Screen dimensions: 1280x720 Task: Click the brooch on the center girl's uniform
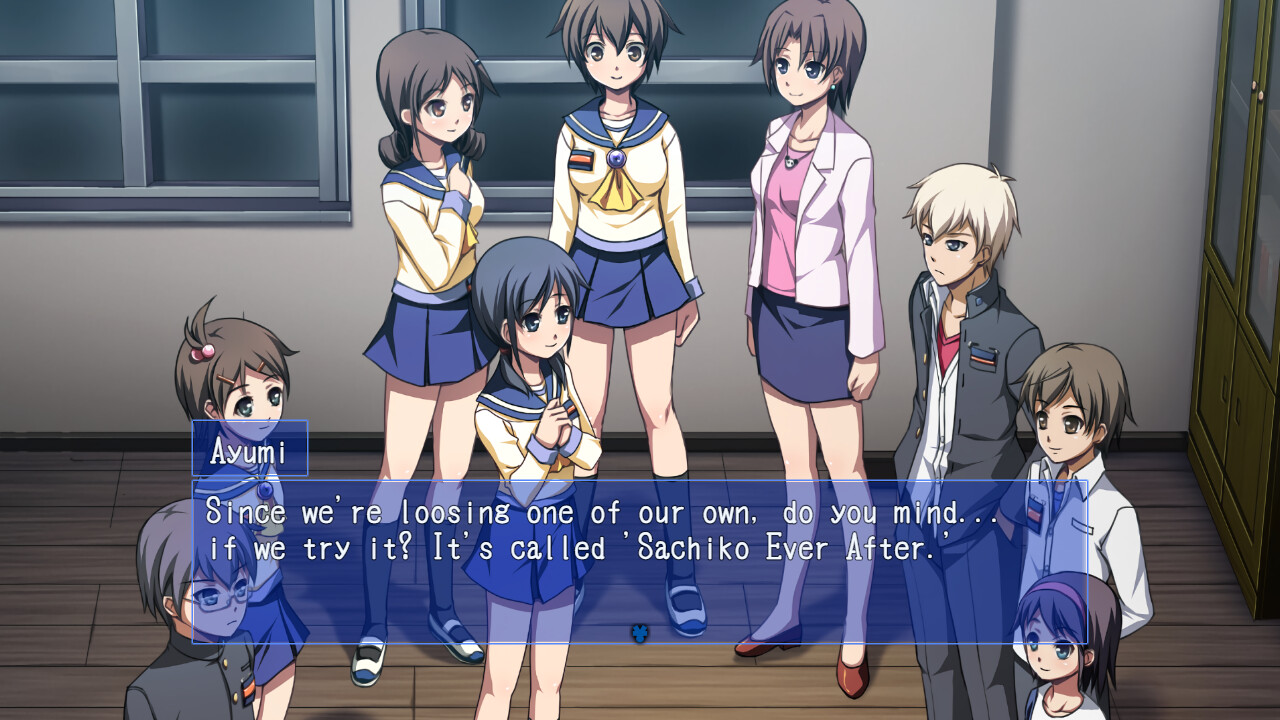[616, 160]
